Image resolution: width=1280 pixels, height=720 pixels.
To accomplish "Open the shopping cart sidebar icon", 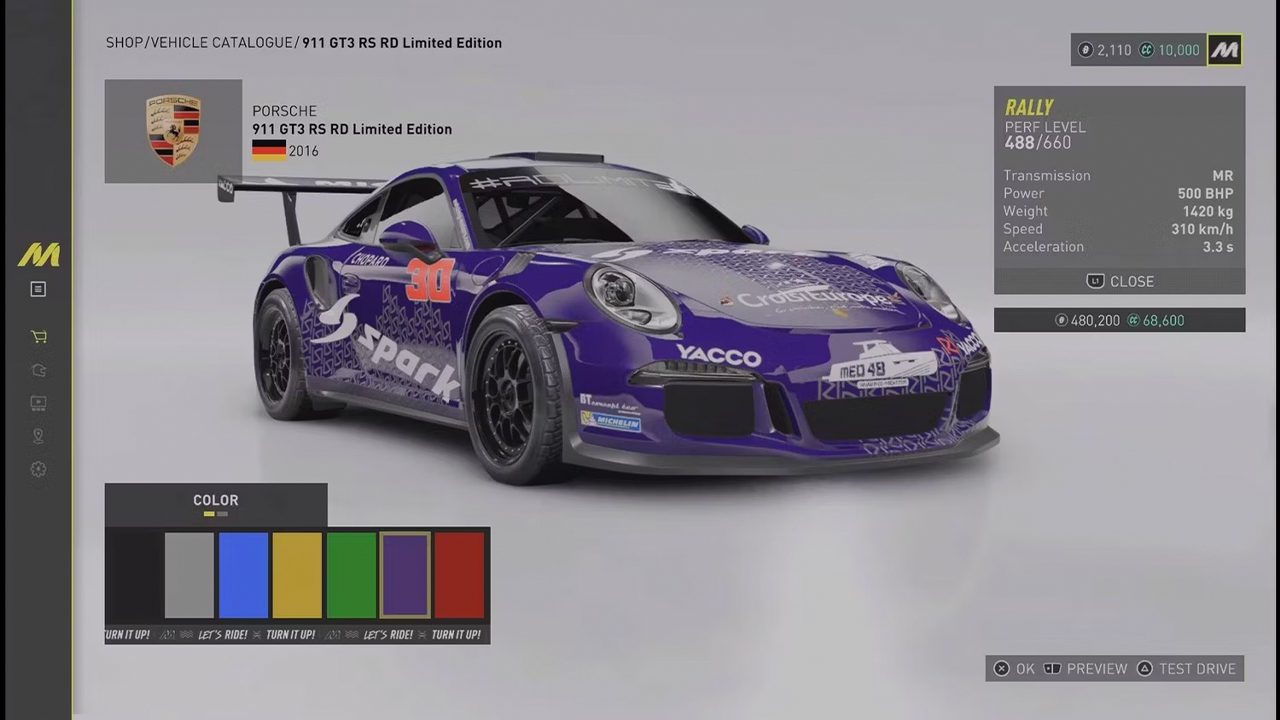I will point(38,337).
